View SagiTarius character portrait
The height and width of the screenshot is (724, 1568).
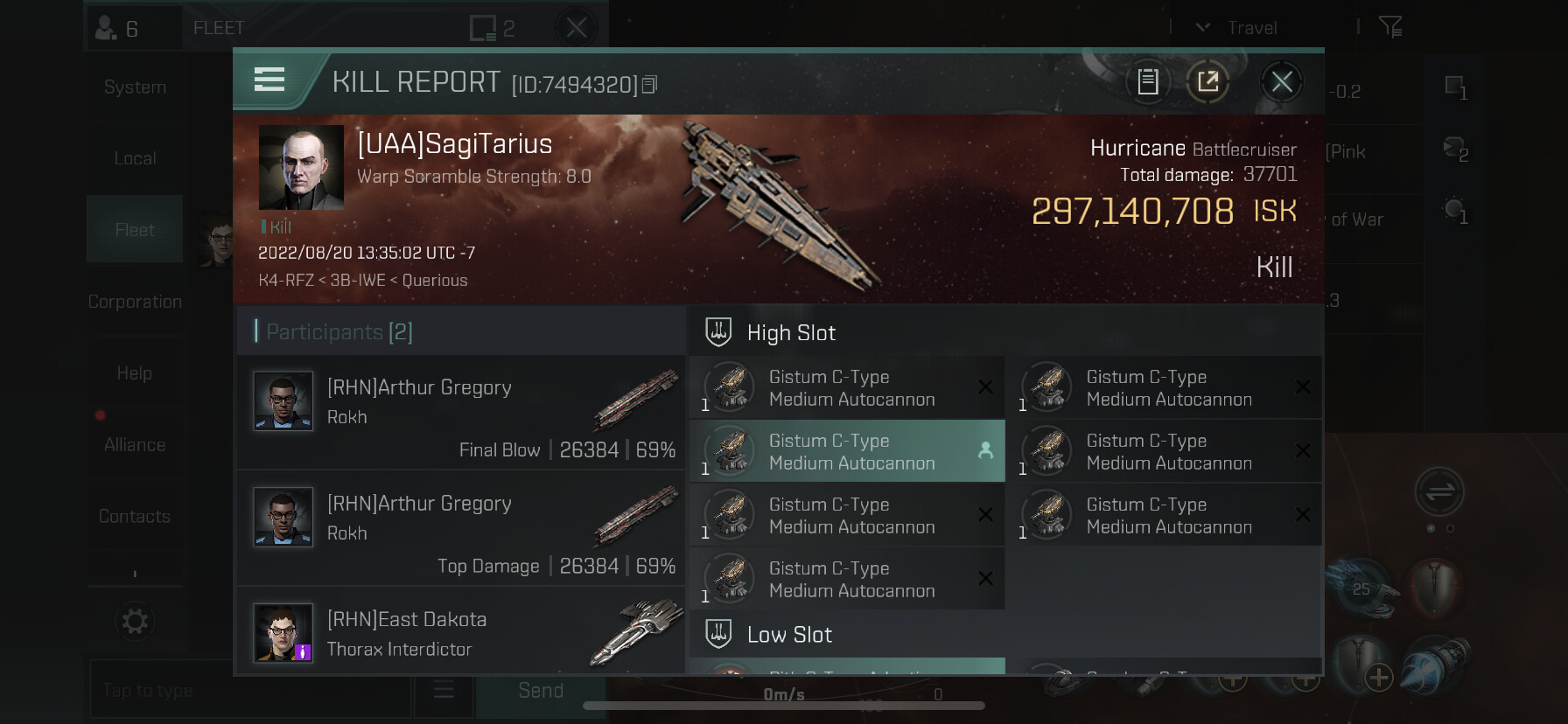(301, 167)
